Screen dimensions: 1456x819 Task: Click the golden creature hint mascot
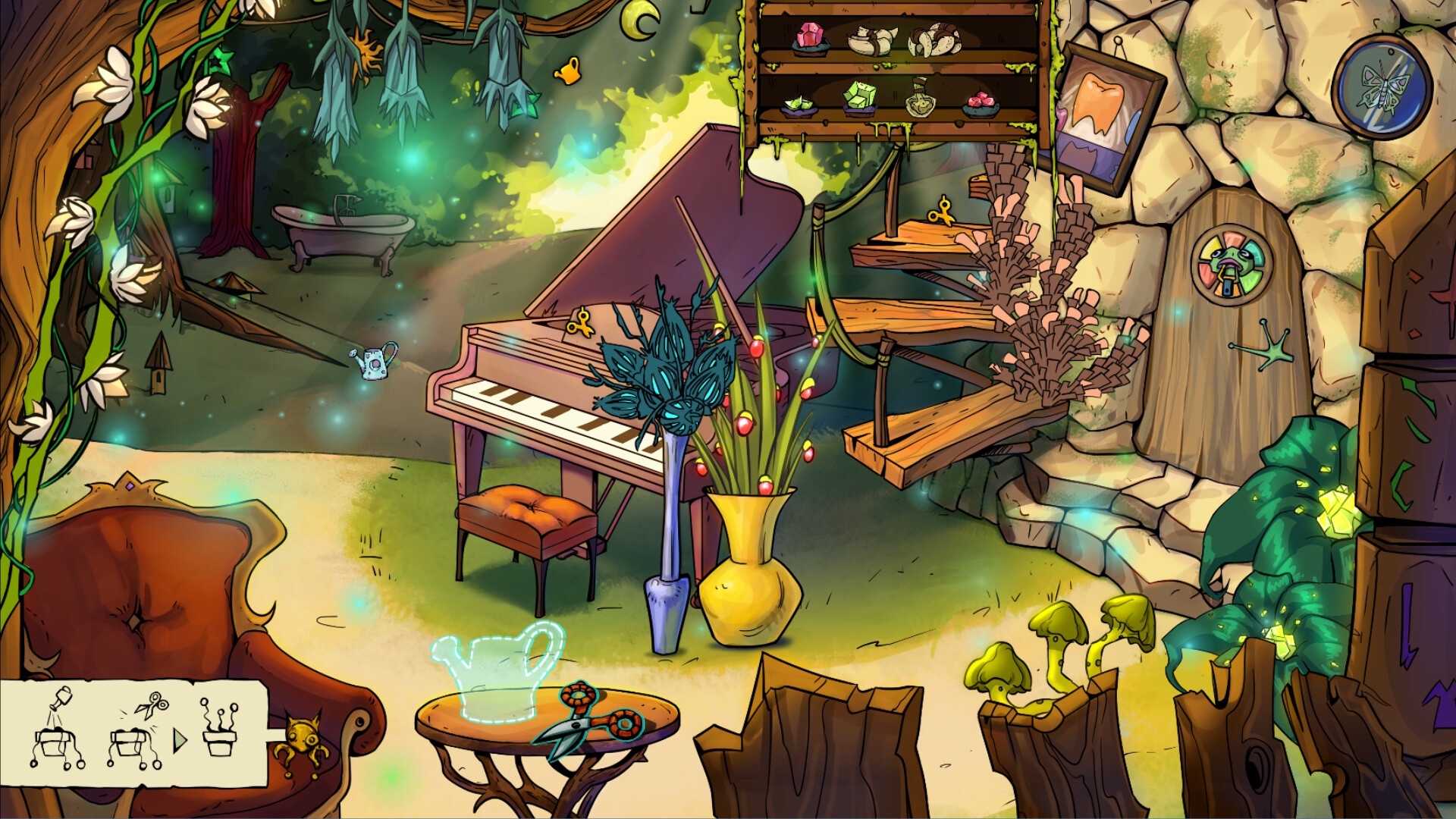click(x=303, y=739)
